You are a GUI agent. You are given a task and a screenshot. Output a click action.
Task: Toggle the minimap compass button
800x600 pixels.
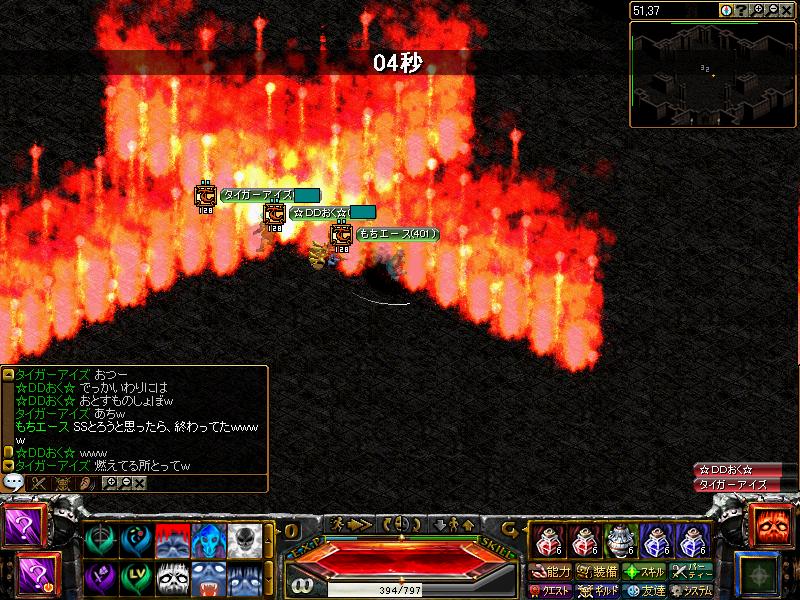[726, 10]
